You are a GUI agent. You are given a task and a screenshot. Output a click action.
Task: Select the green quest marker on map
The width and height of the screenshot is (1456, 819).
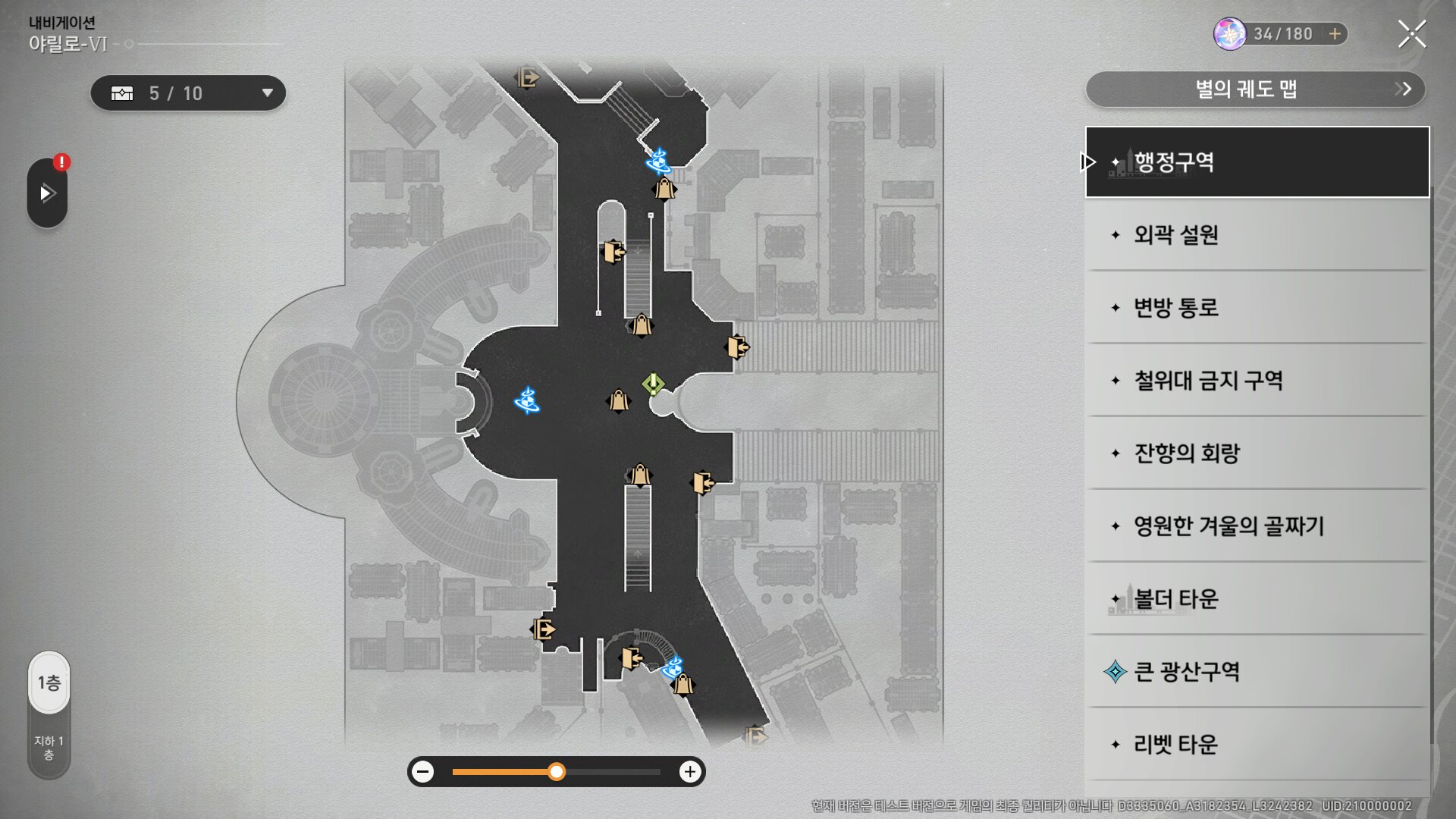(653, 384)
